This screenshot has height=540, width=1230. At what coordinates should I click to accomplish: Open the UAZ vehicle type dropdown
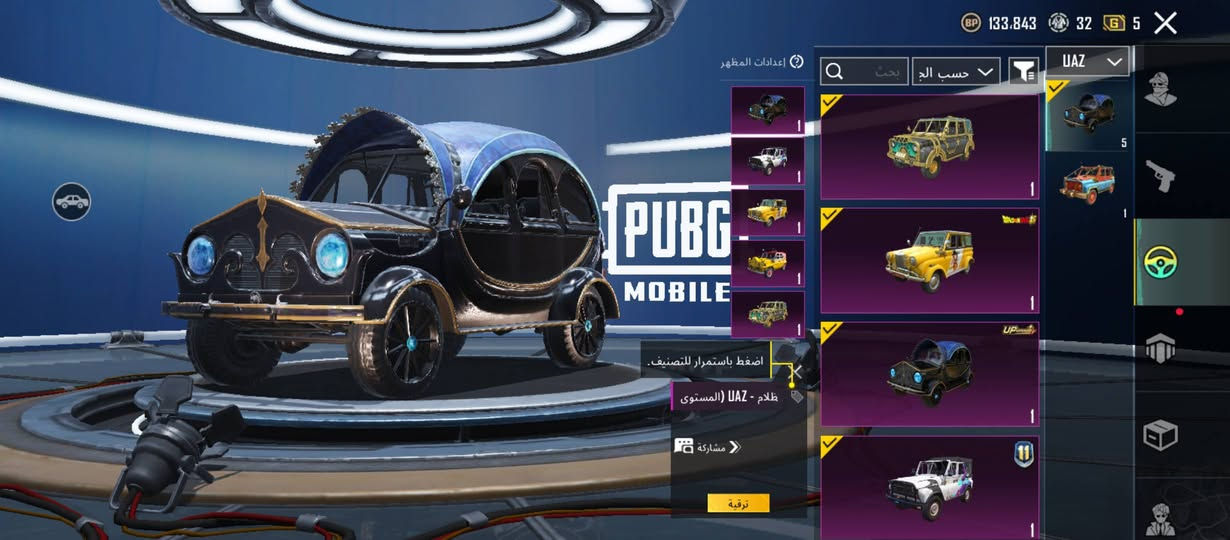pos(1087,62)
